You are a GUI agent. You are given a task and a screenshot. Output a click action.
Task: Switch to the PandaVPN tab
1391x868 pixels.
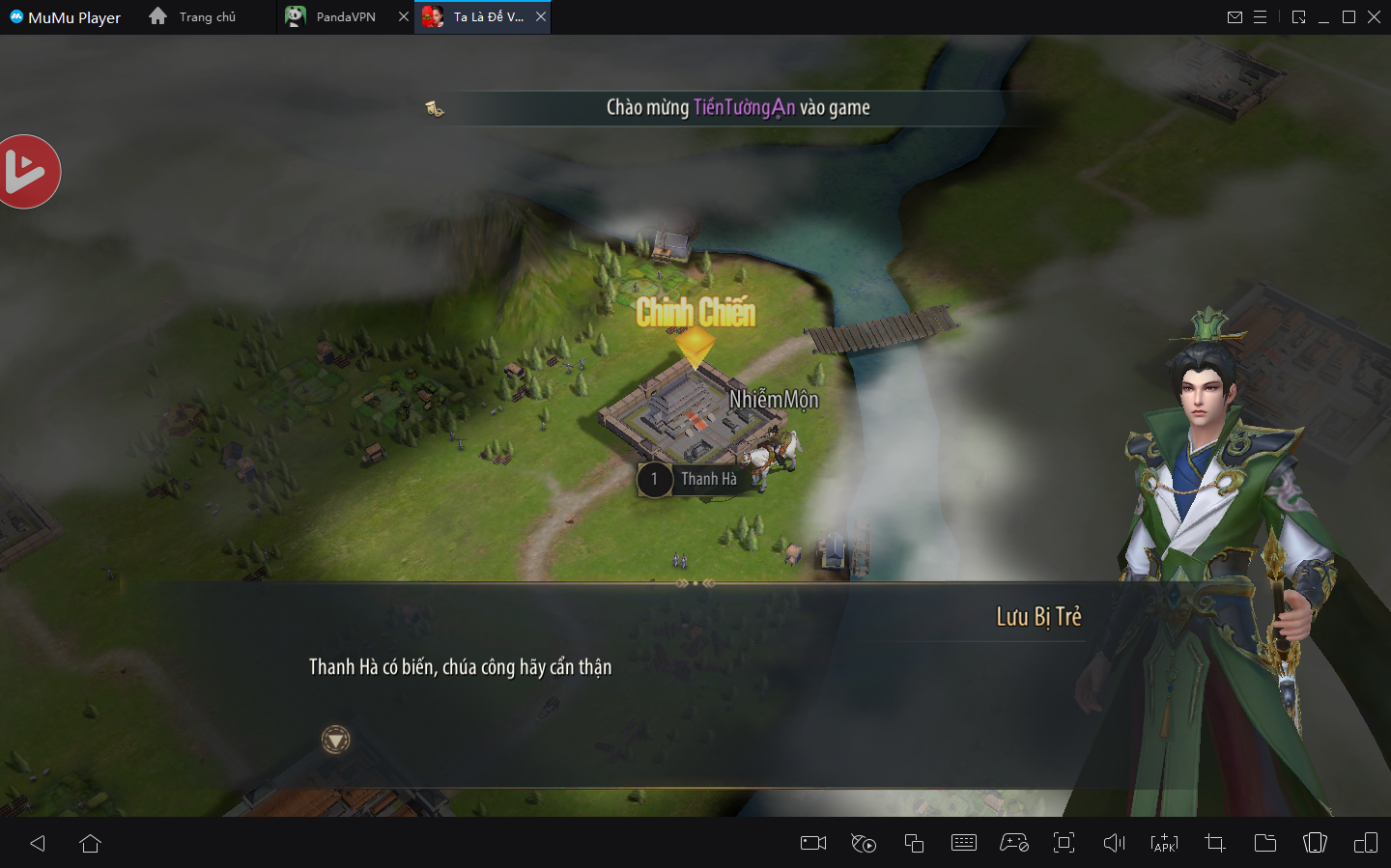(345, 17)
